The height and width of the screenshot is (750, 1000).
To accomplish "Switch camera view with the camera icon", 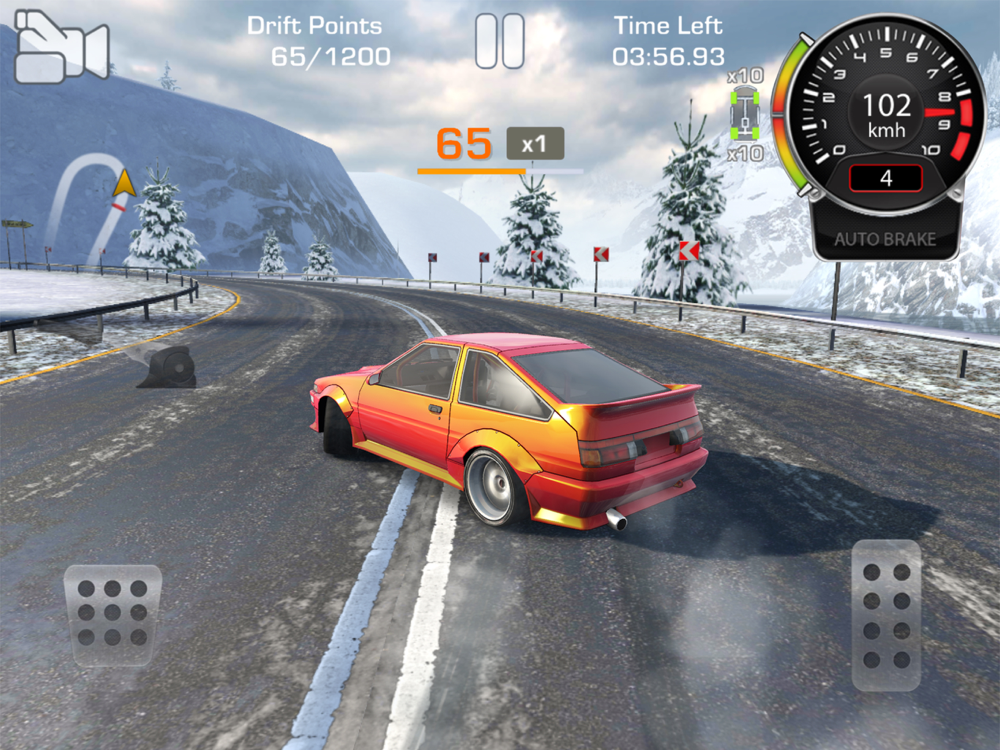I will (60, 47).
